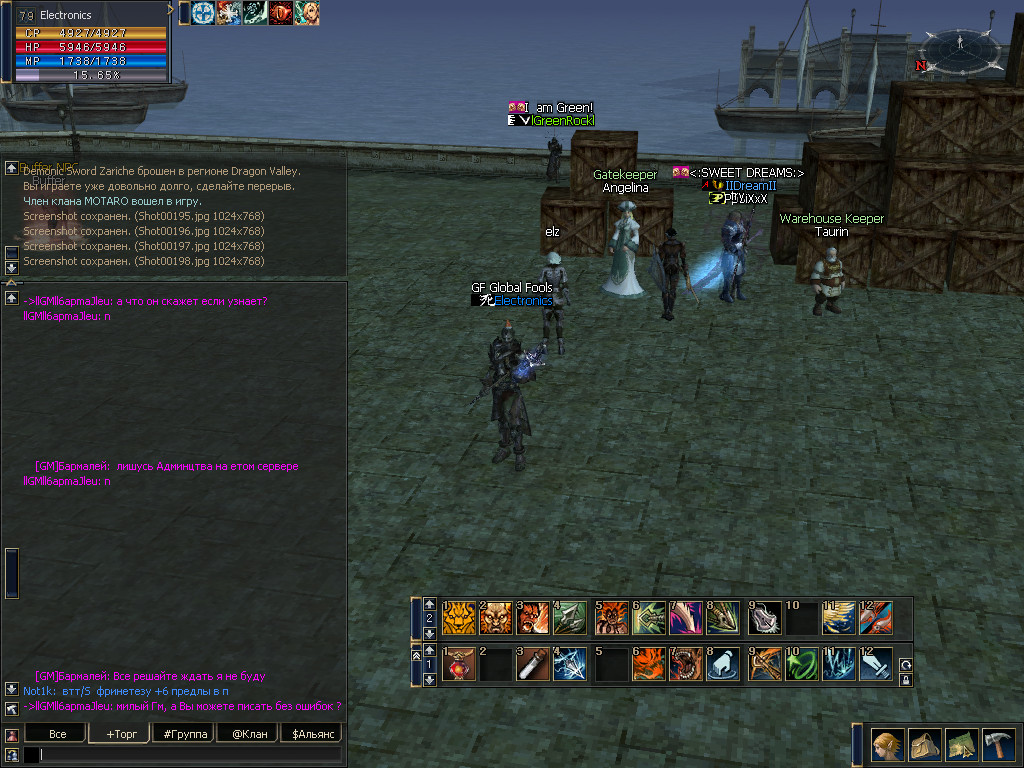This screenshot has height=768, width=1024.
Task: Use the red potion in bottom hotbar
Action: pyautogui.click(x=460, y=665)
